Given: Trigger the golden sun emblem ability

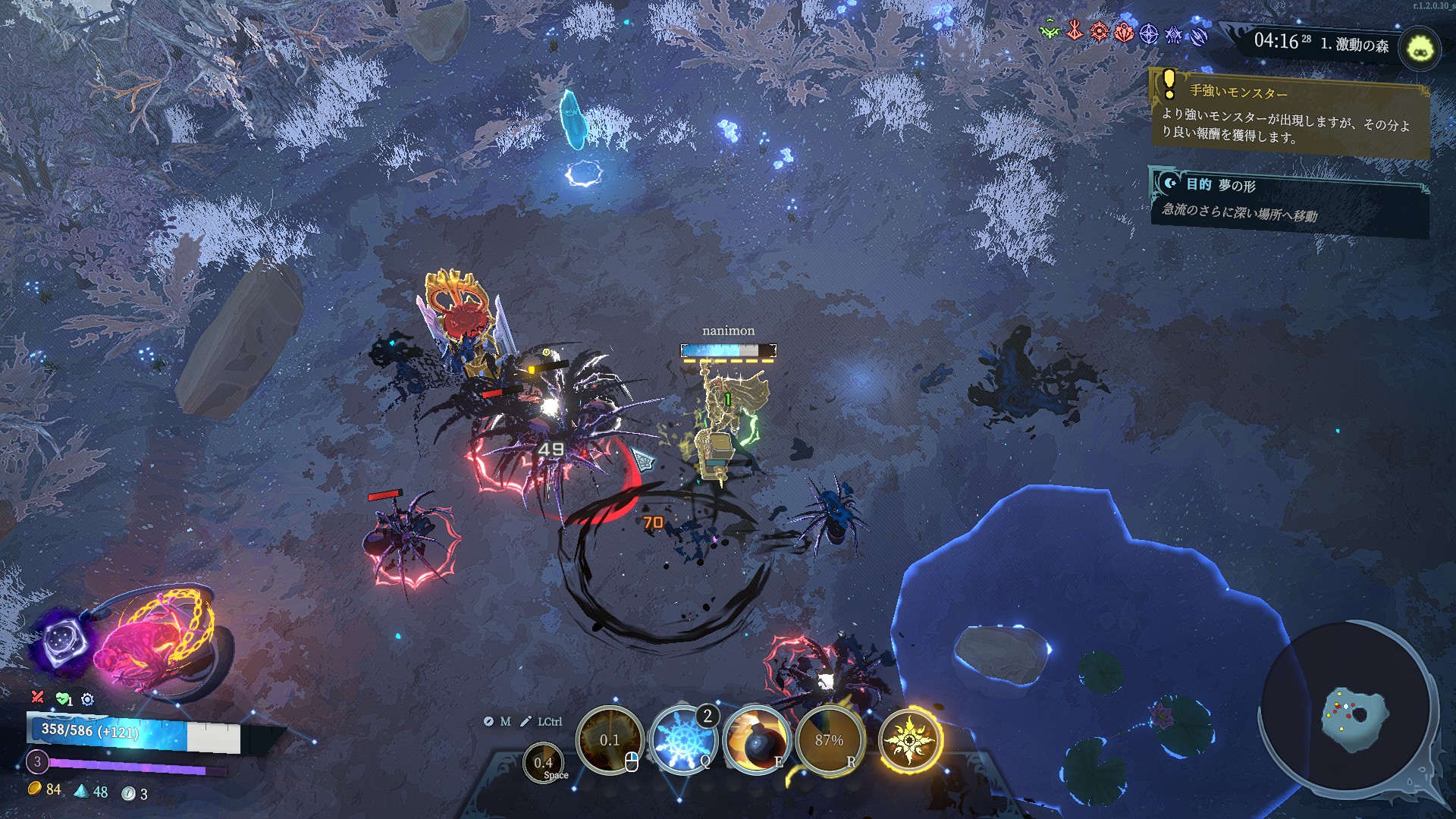Looking at the screenshot, I should click(x=908, y=739).
